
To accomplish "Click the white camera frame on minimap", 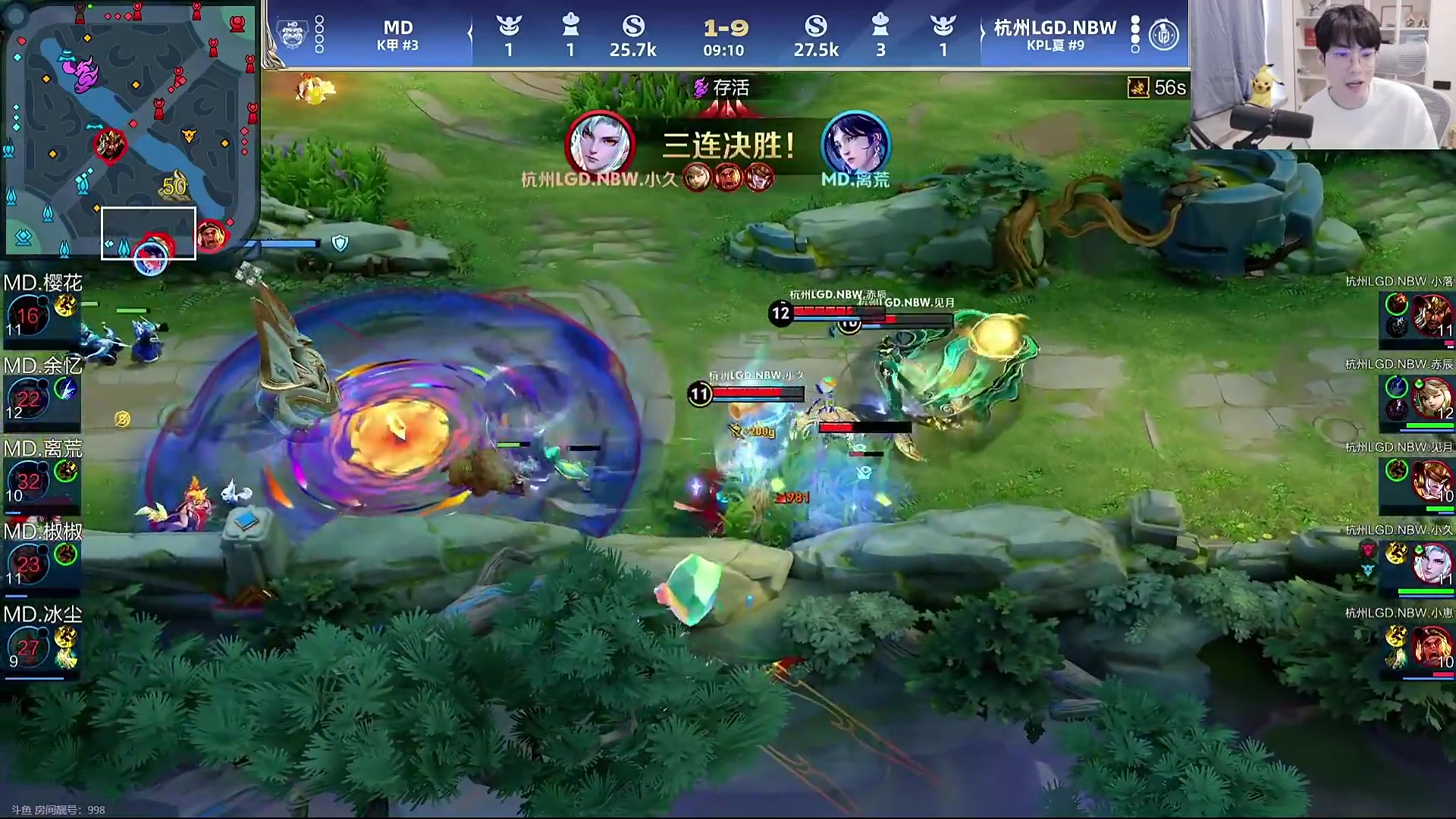I will coord(149,233).
